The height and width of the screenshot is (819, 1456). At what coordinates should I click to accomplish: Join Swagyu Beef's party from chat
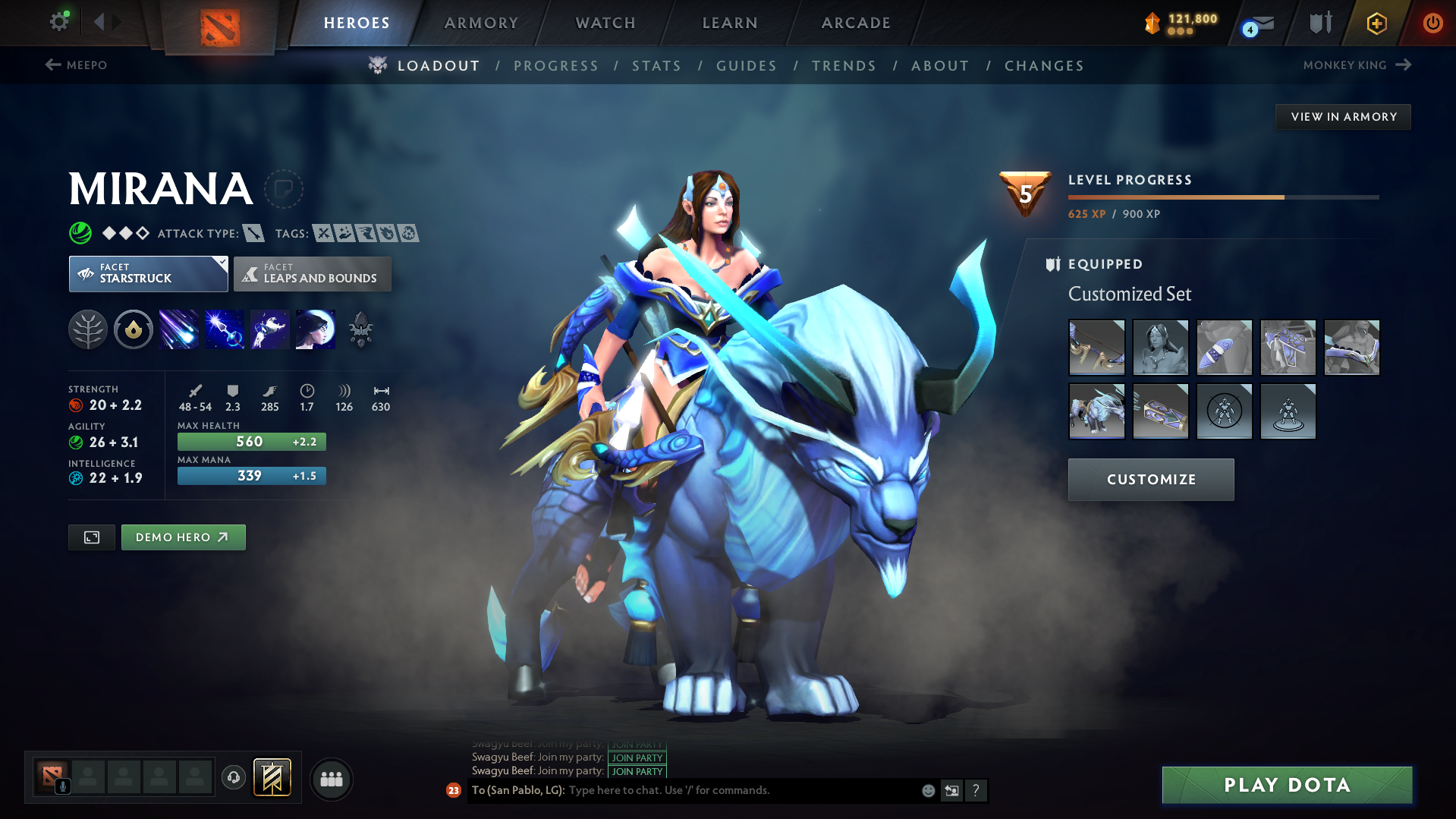click(637, 771)
